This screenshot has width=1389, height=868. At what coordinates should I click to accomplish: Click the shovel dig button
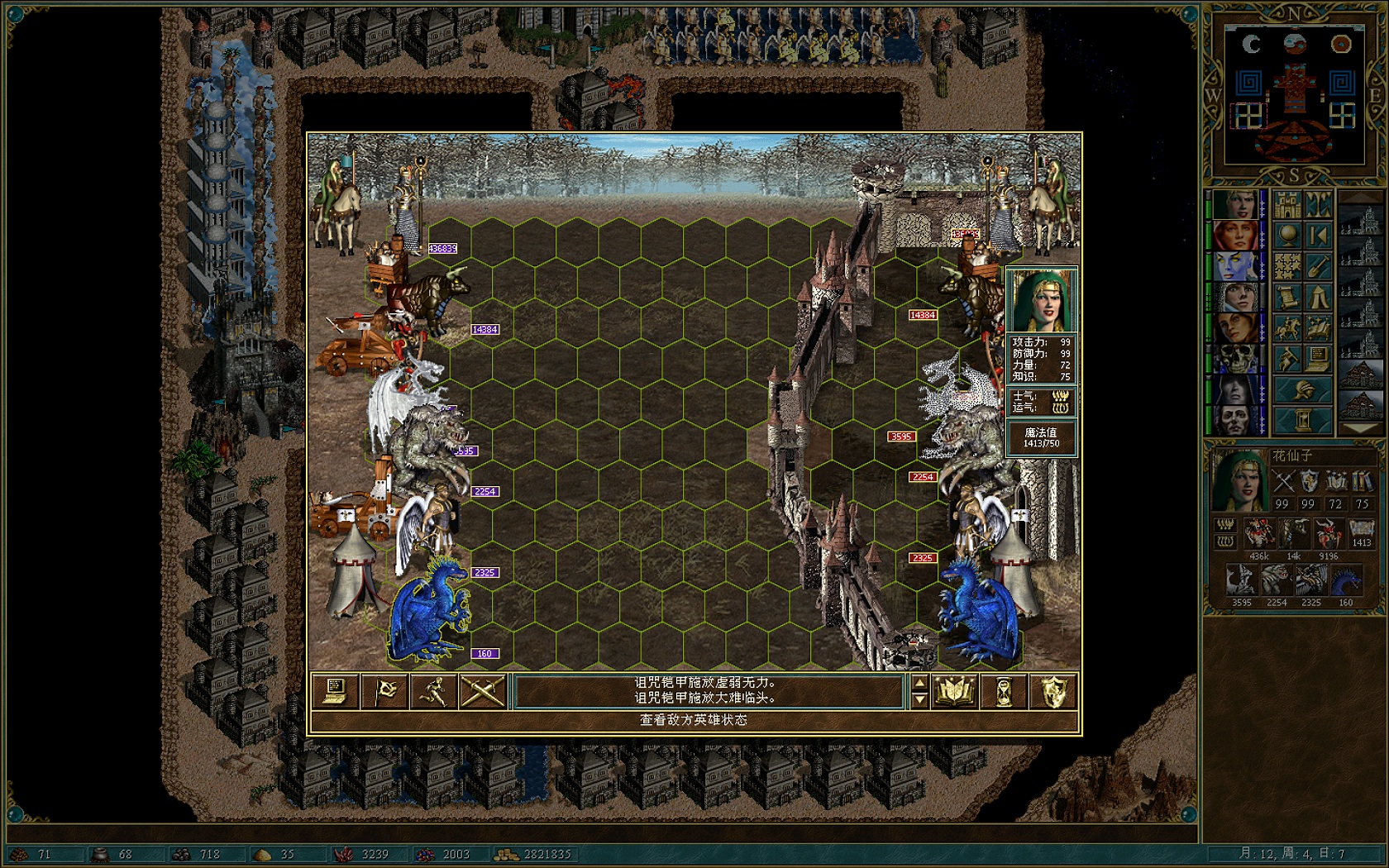pyautogui.click(x=1319, y=266)
